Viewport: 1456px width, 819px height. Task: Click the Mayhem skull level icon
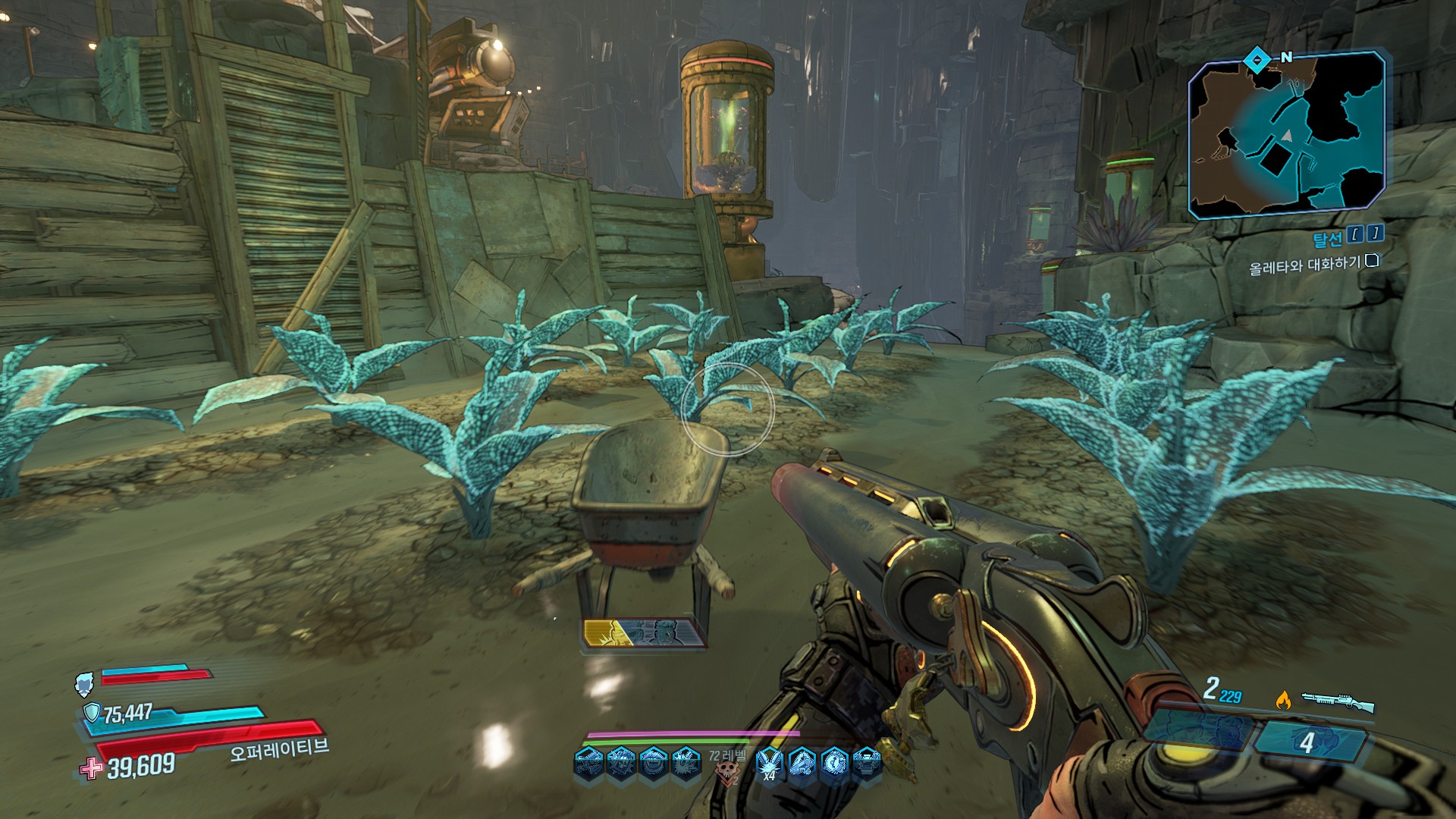click(727, 773)
